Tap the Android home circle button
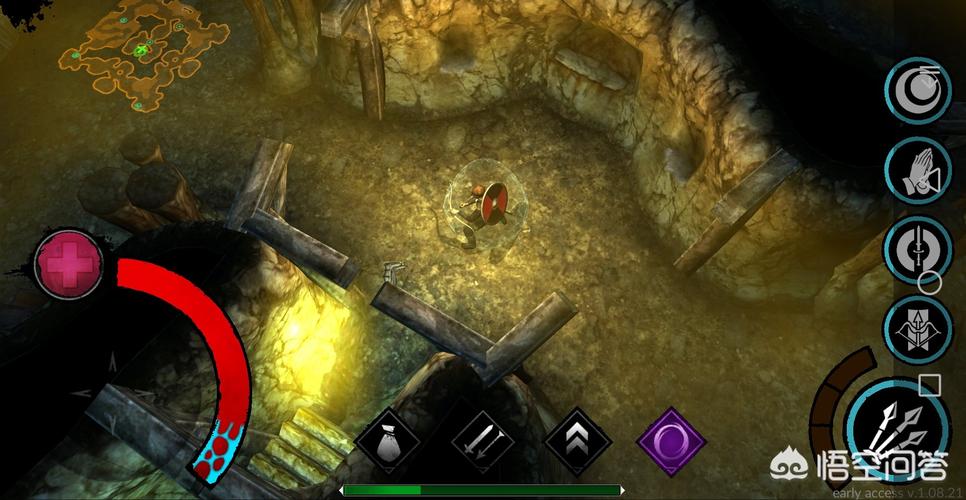The height and width of the screenshot is (500, 966). (x=930, y=283)
